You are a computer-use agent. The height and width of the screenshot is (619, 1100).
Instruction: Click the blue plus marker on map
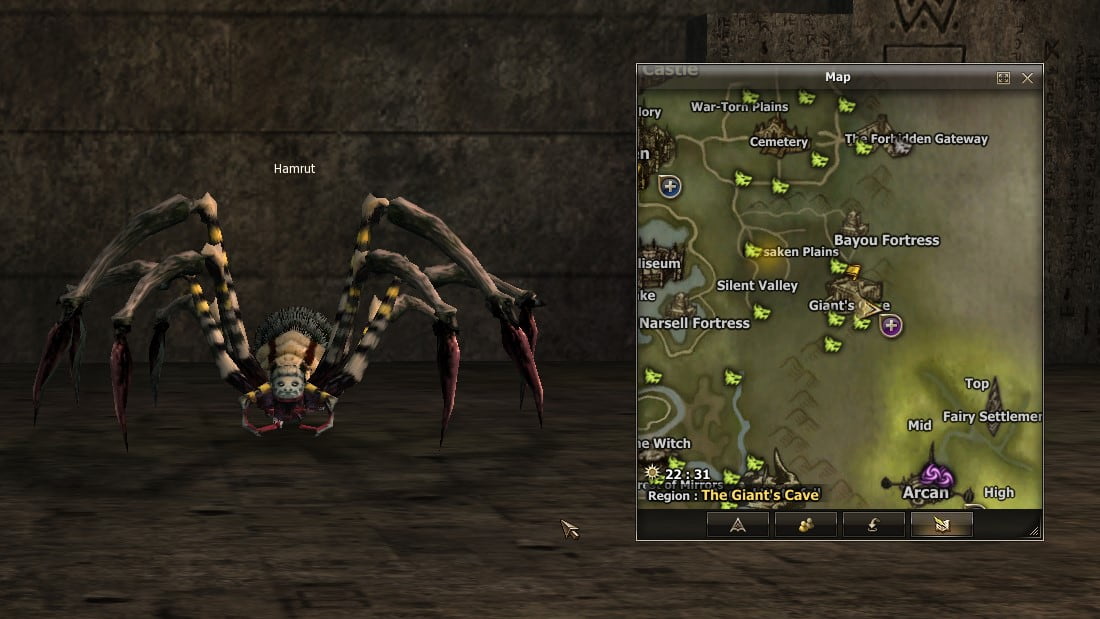click(x=670, y=185)
